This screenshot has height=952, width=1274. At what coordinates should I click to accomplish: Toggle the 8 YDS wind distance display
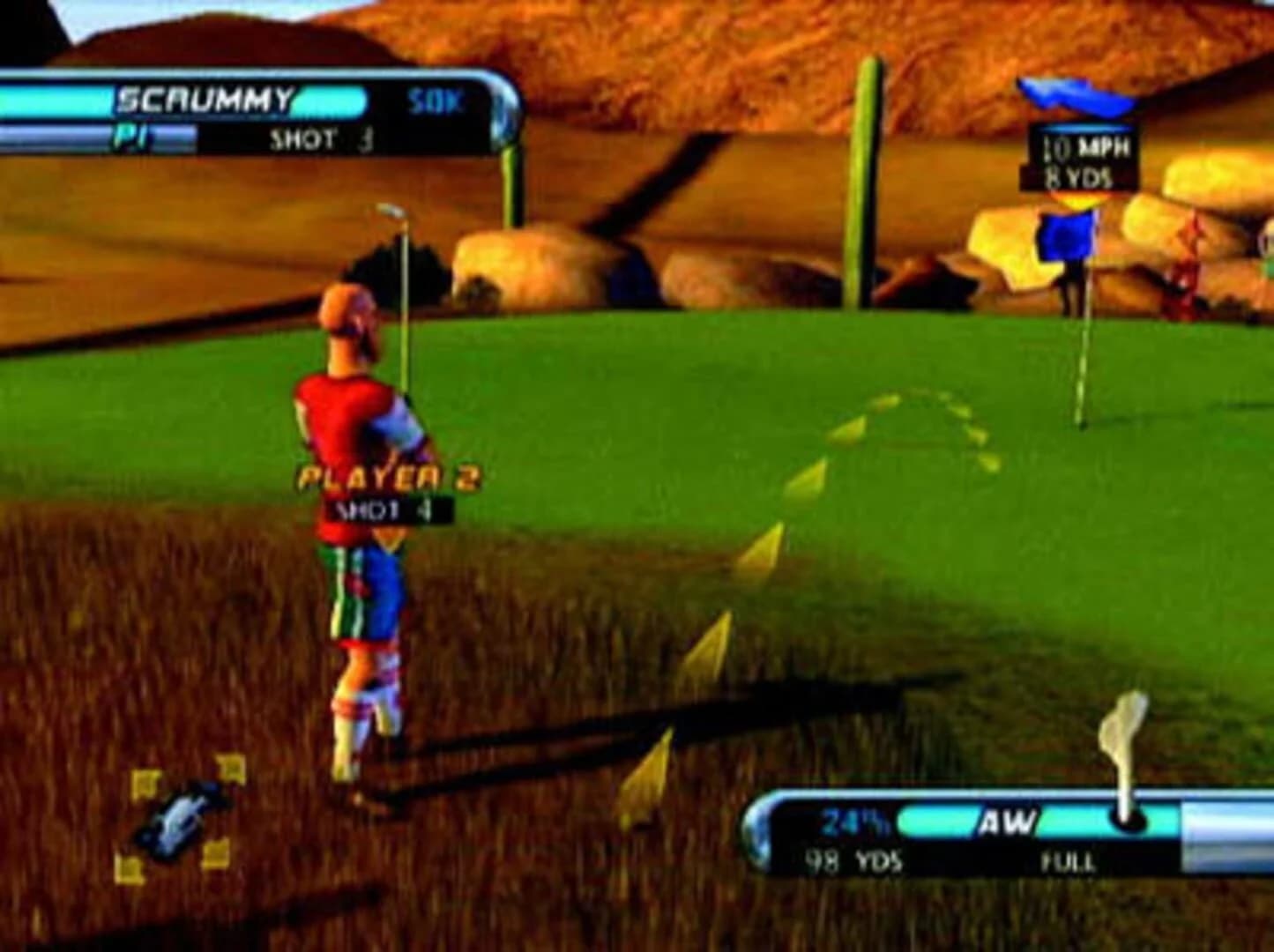1076,176
